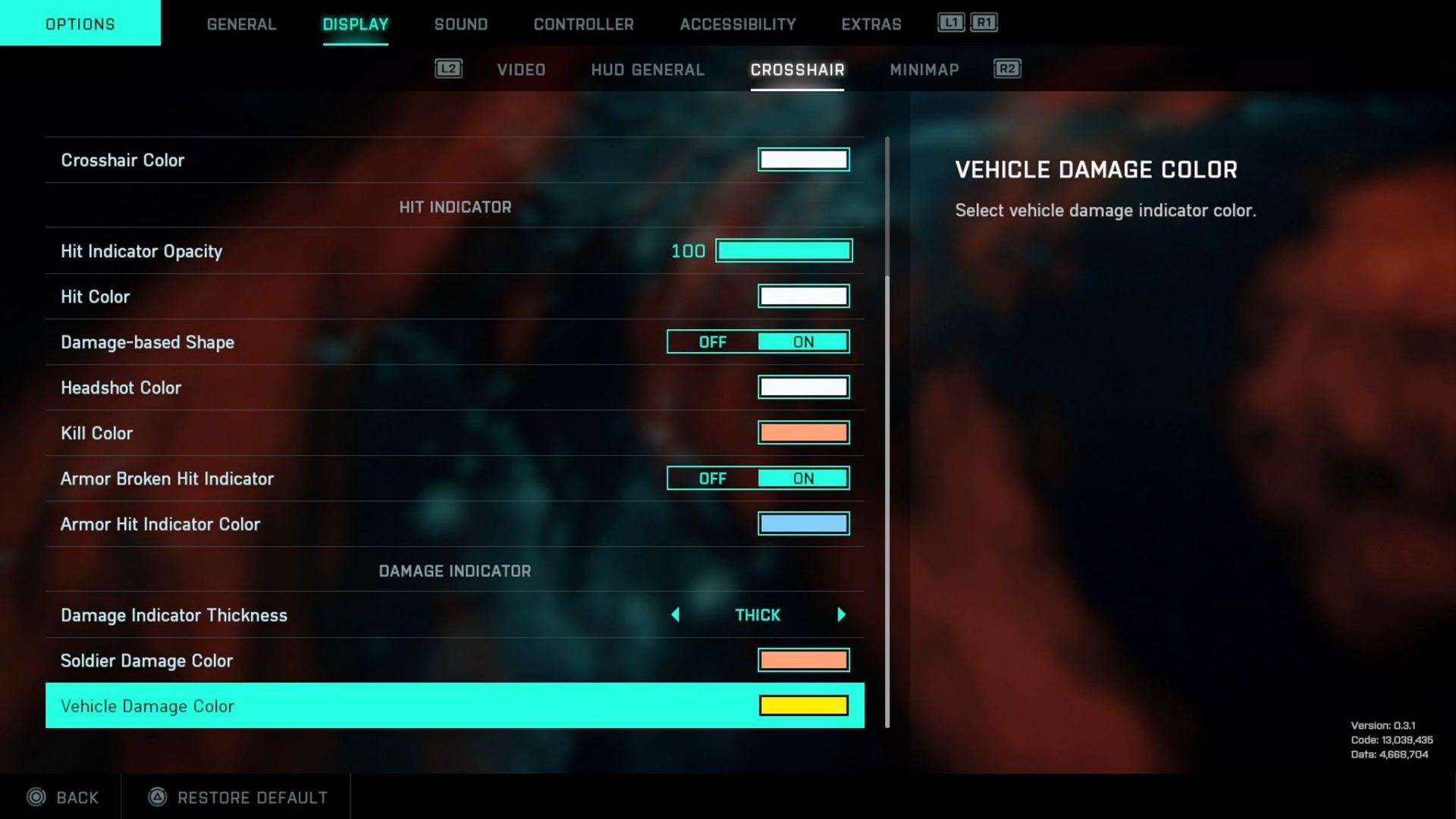Viewport: 1456px width, 819px height.
Task: Select Restore Default
Action: [252, 797]
